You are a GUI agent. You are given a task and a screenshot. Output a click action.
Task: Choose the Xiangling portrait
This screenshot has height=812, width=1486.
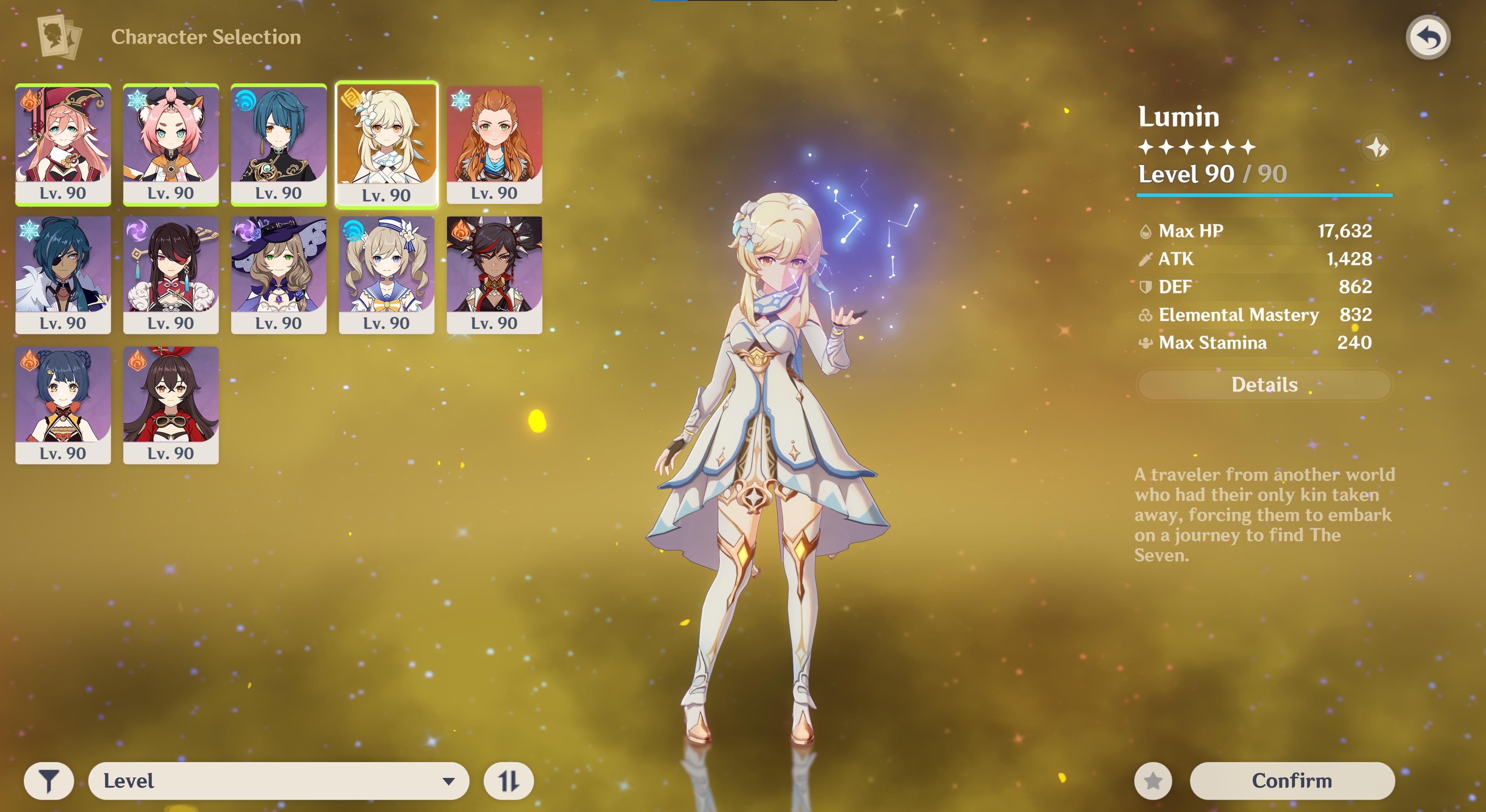pos(63,405)
